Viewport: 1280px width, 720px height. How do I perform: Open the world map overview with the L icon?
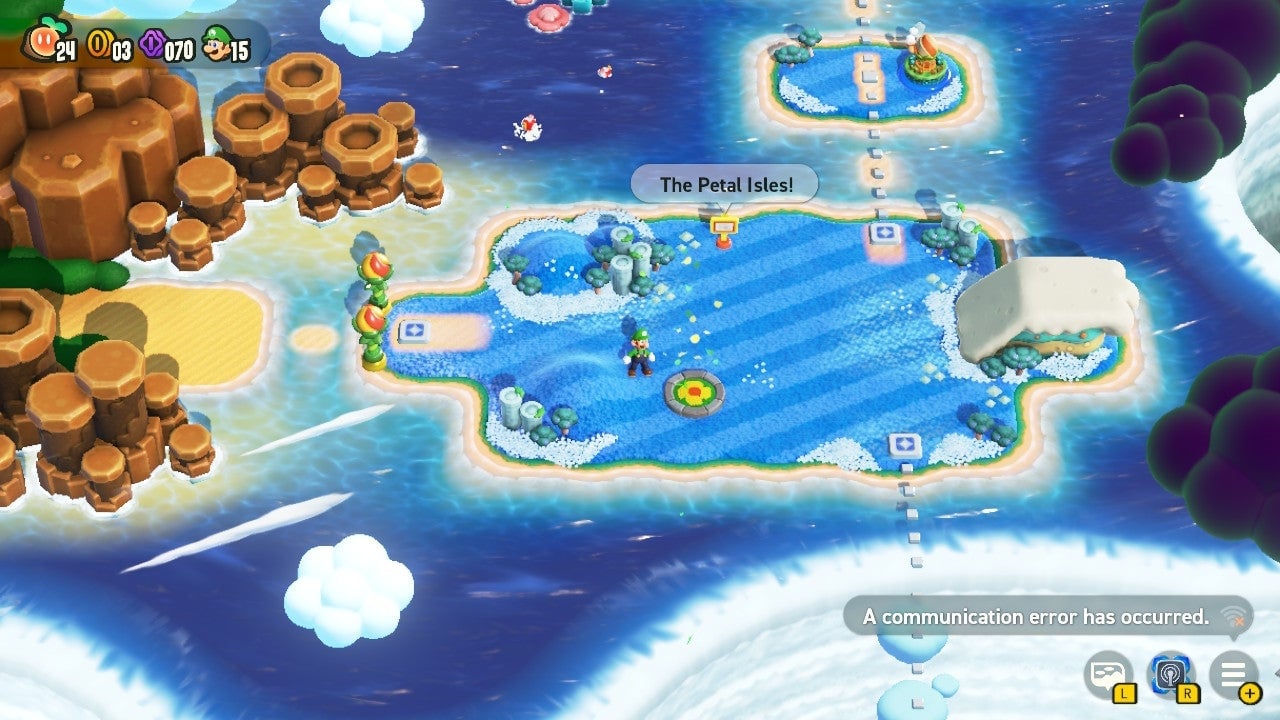1107,672
